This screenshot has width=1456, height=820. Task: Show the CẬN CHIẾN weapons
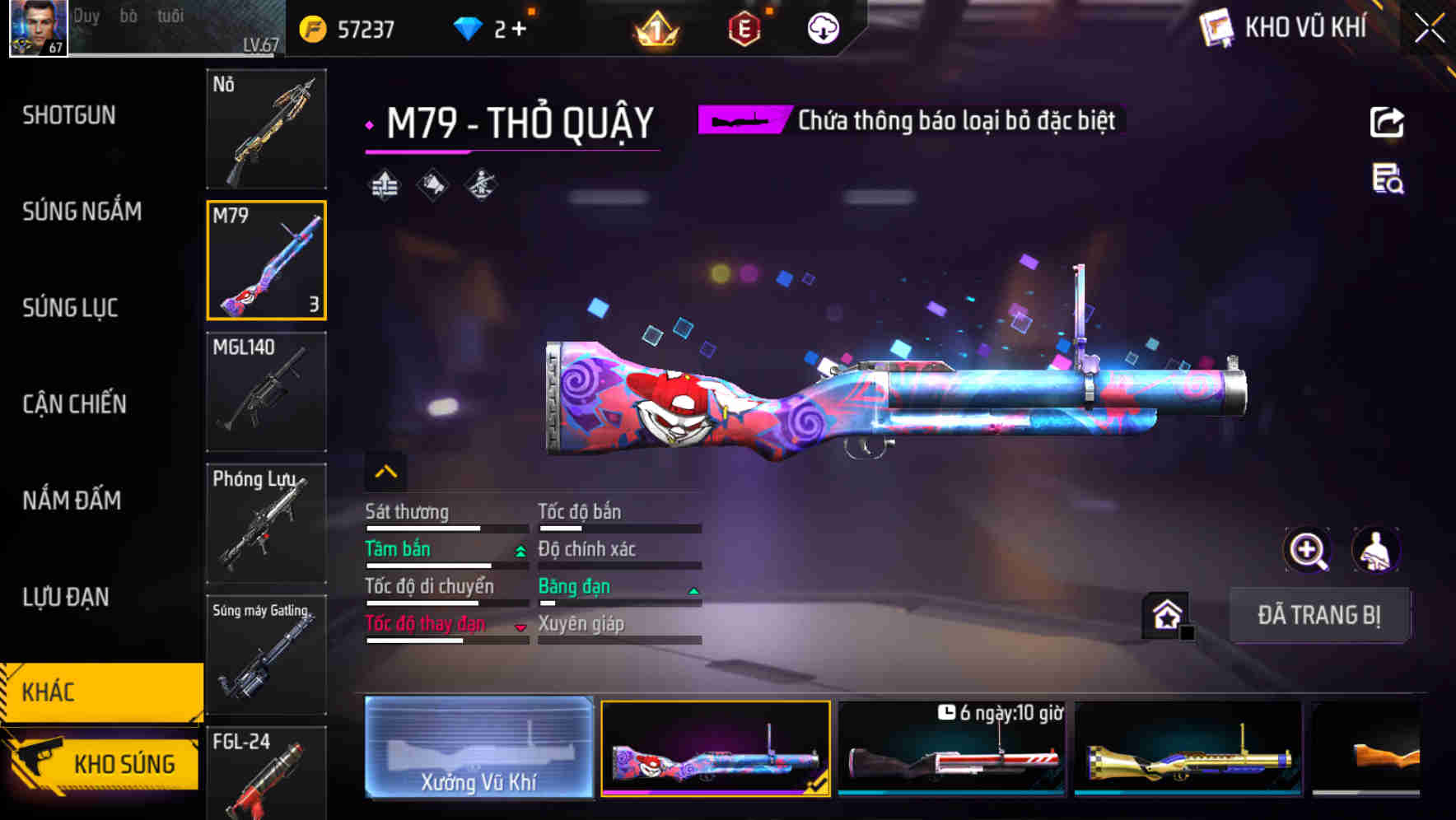pyautogui.click(x=74, y=404)
